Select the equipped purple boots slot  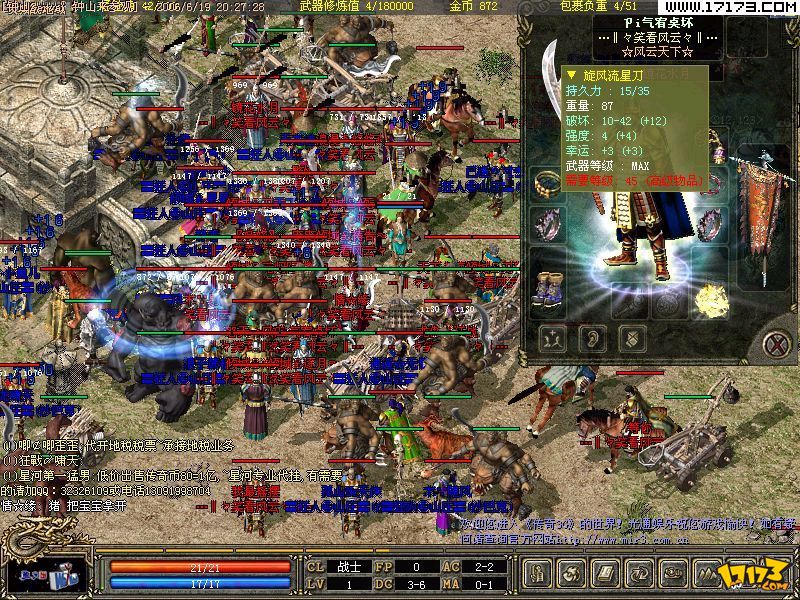point(548,290)
